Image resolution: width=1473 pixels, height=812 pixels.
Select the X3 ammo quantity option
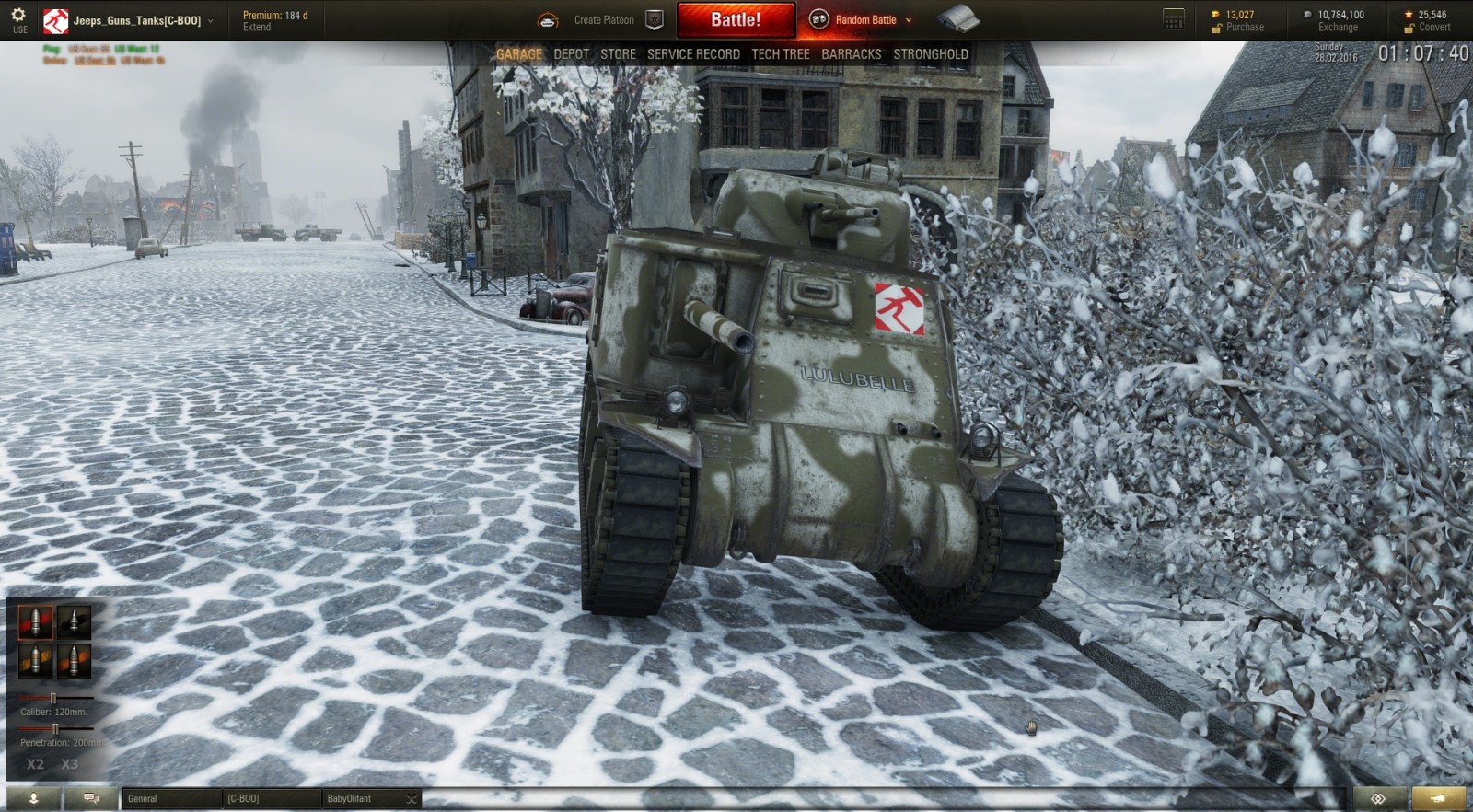click(68, 763)
